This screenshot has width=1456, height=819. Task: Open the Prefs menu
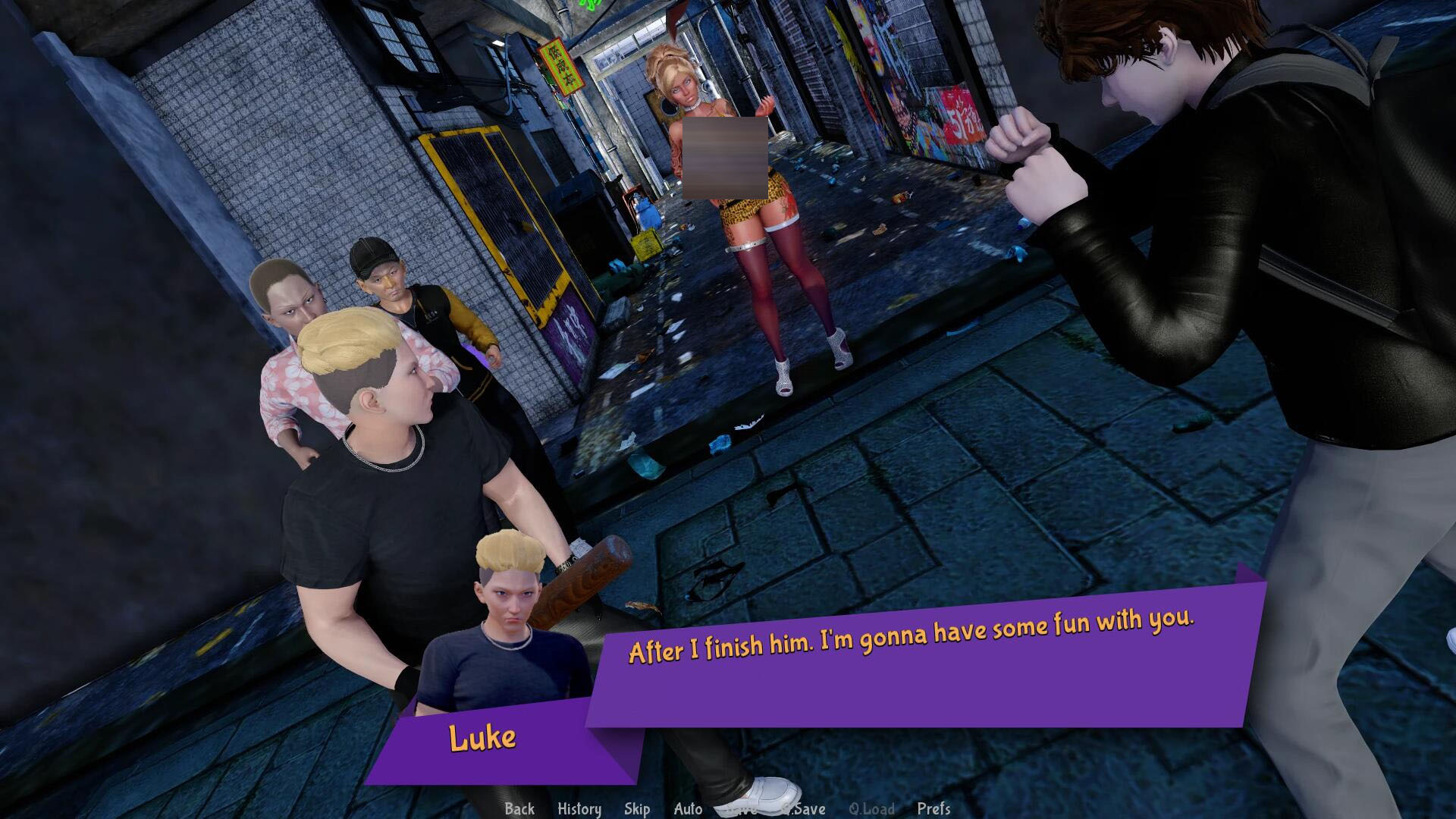(x=934, y=808)
